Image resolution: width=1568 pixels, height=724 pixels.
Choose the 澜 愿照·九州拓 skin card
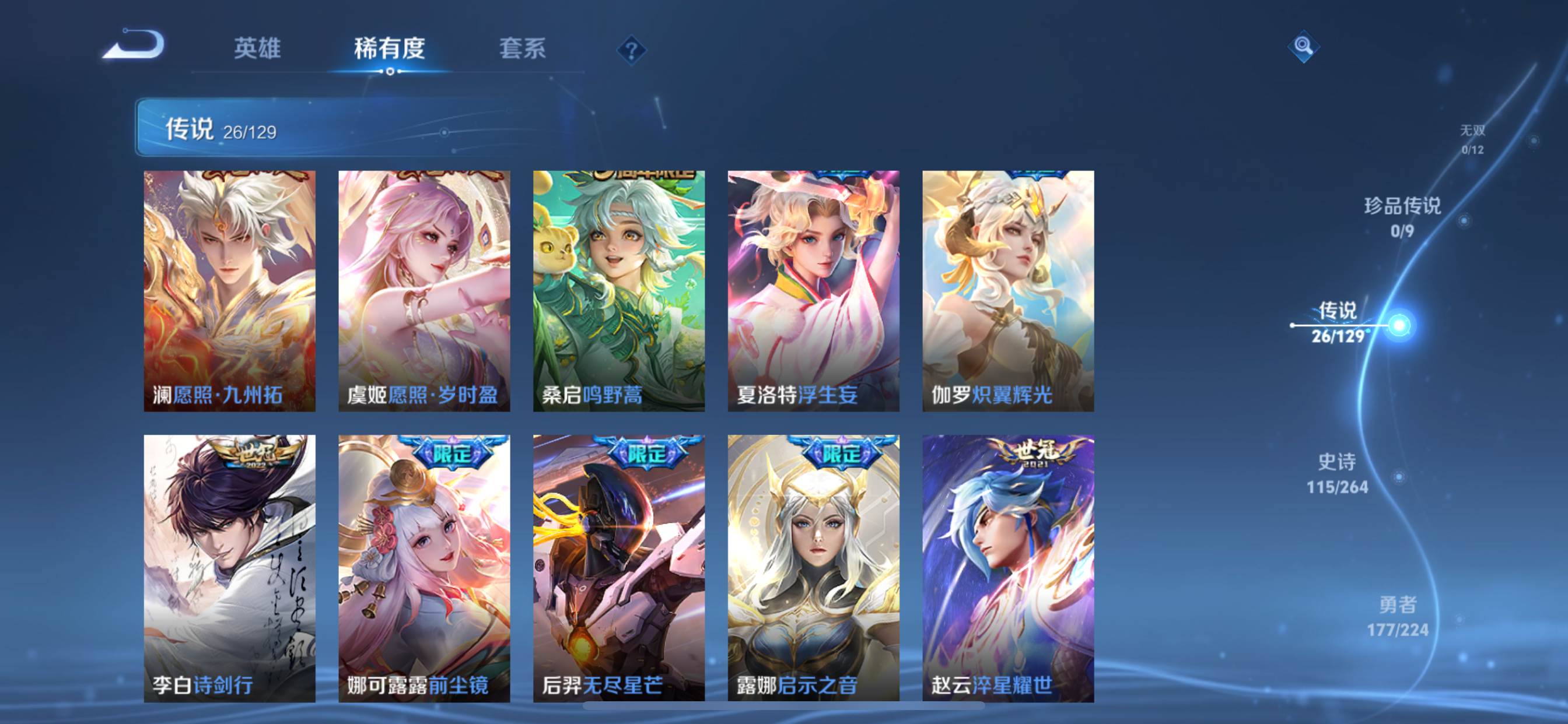click(229, 291)
